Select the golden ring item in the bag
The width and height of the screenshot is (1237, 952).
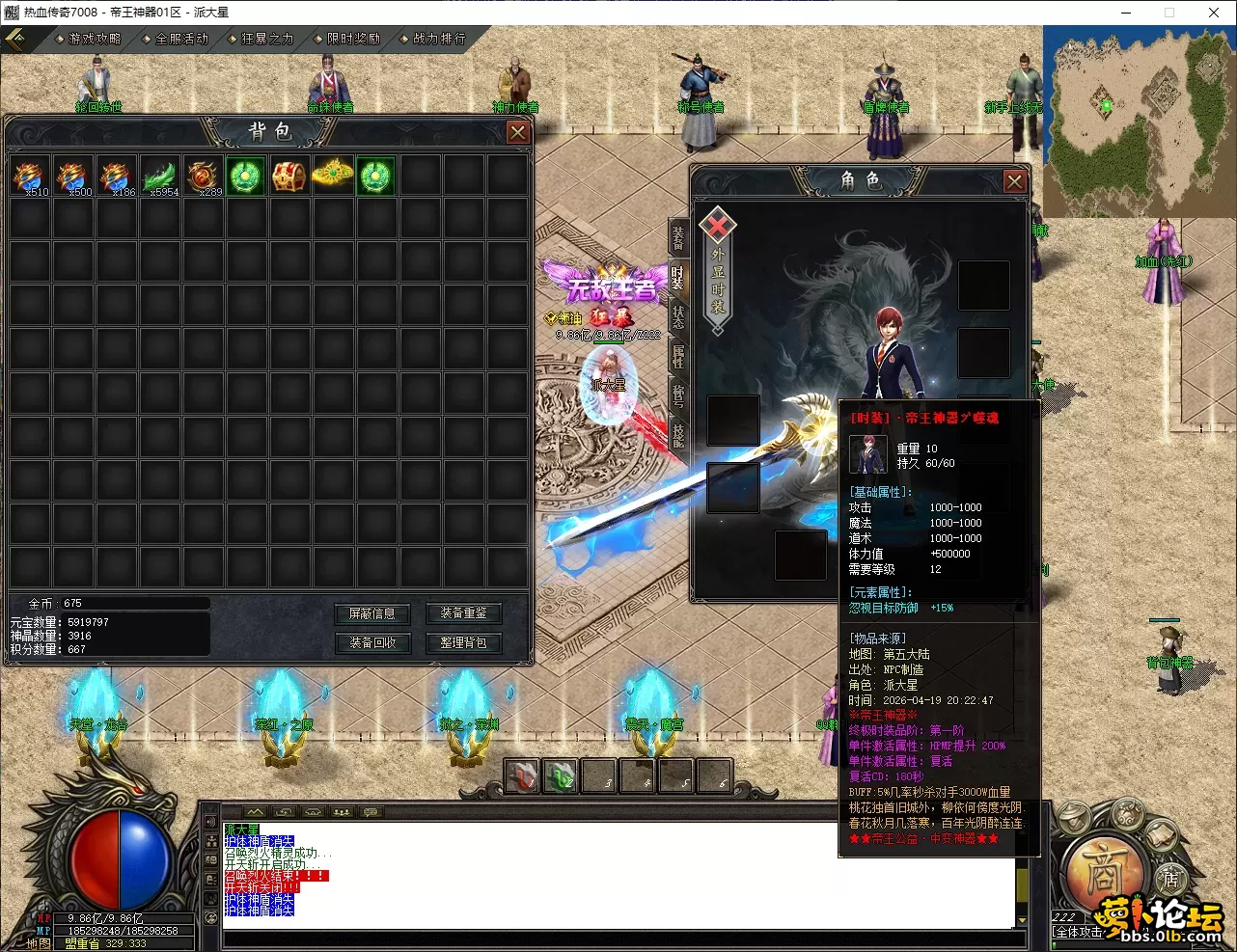[332, 175]
